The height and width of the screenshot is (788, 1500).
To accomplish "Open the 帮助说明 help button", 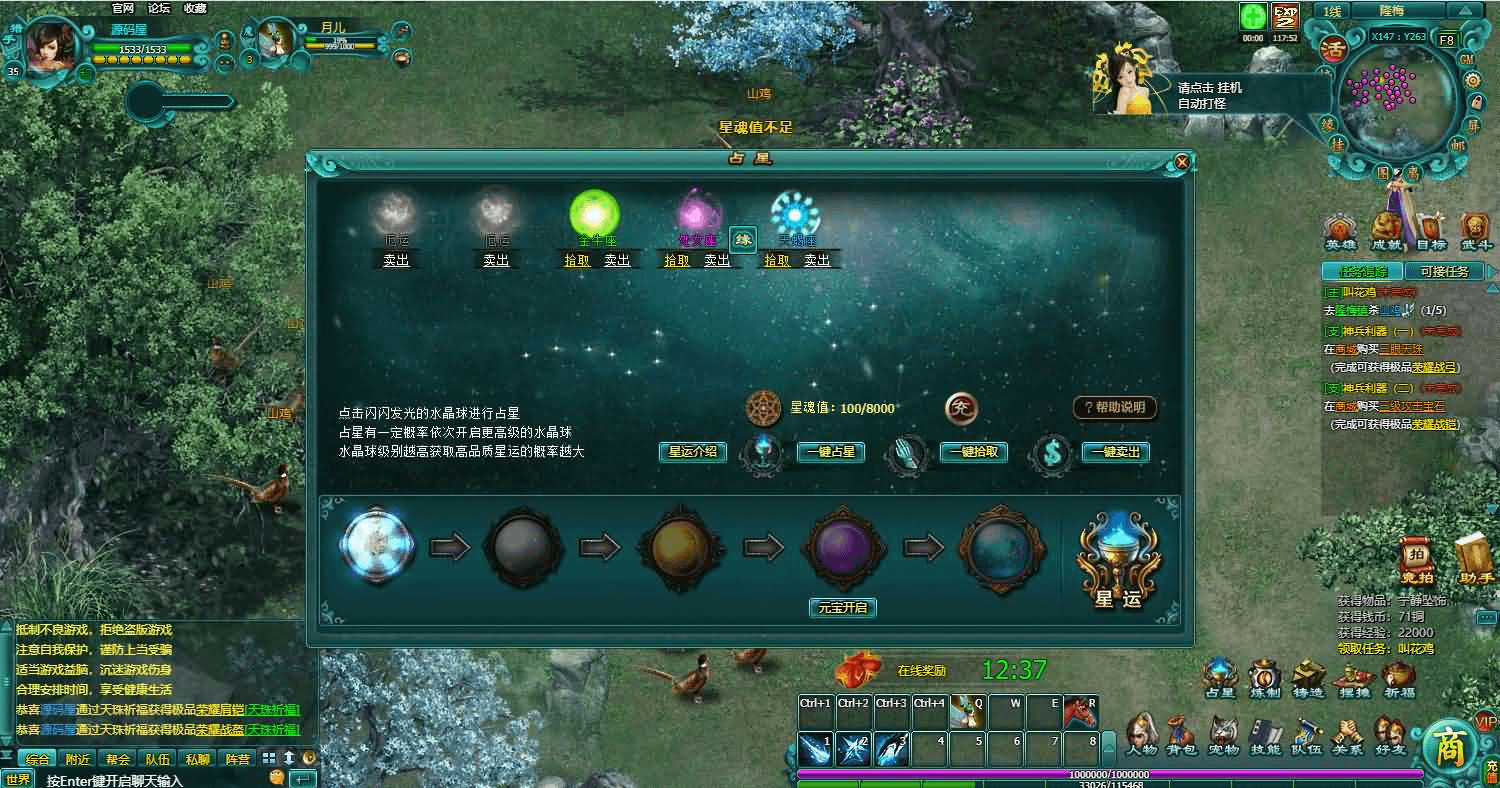I will 1115,408.
